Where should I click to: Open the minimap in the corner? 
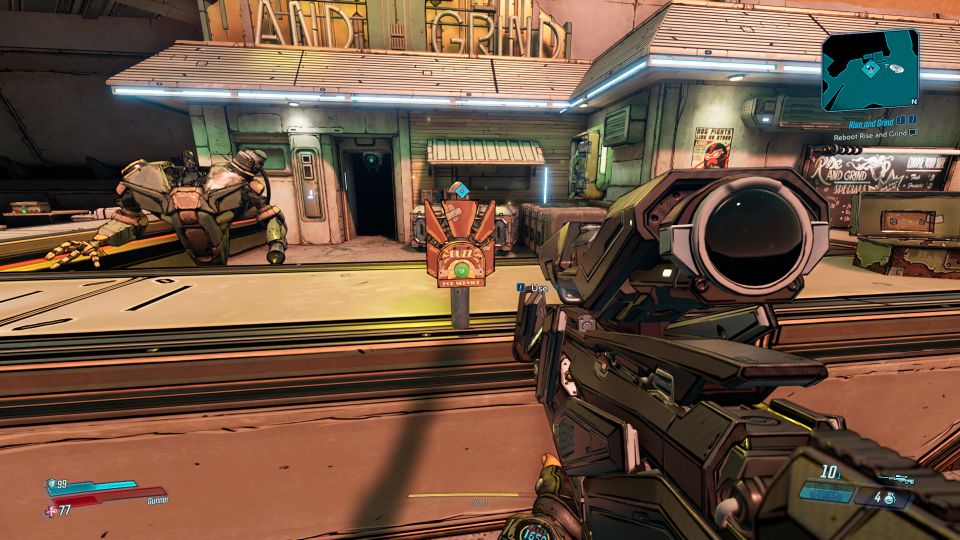click(x=869, y=70)
